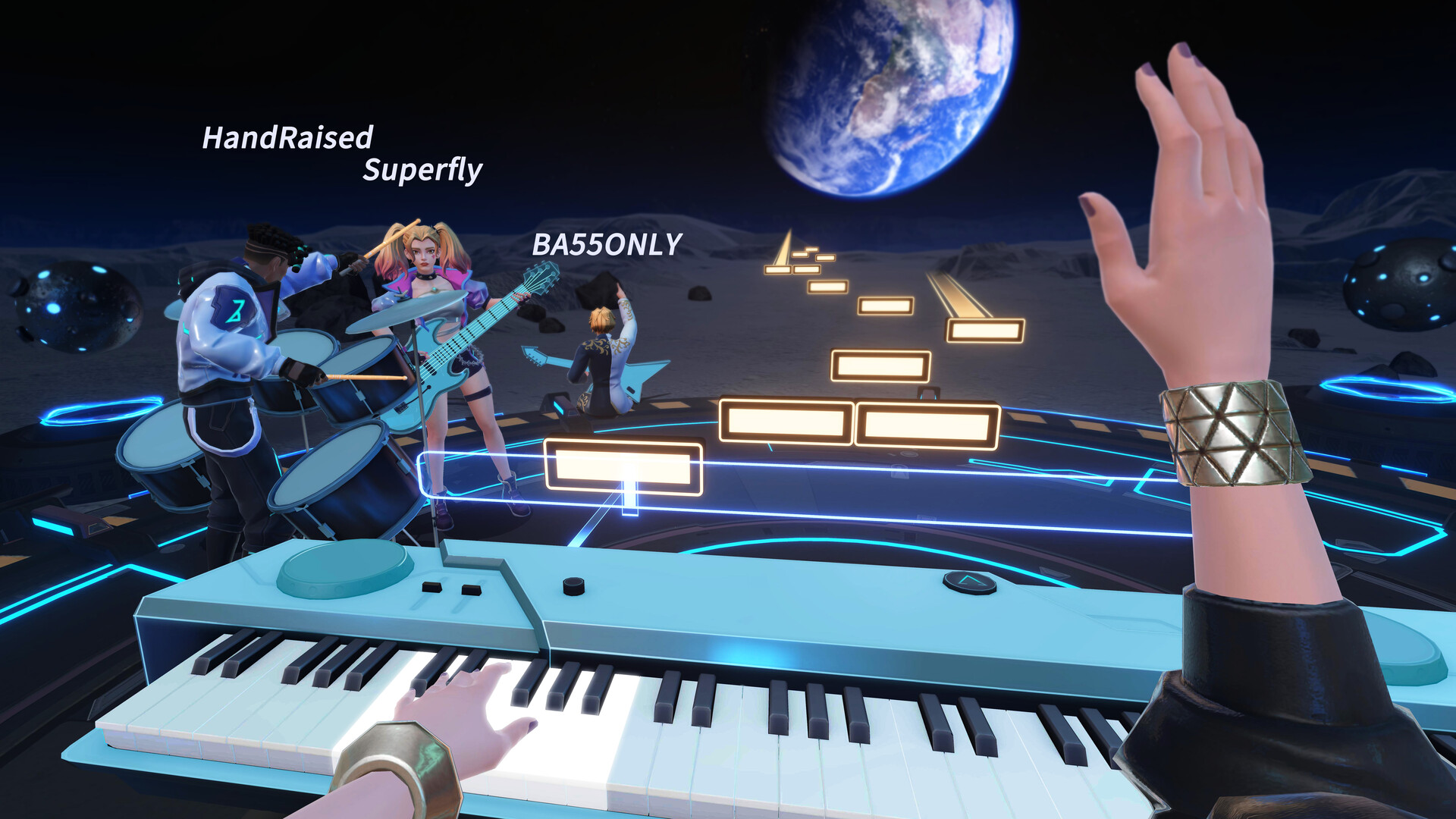
Task: Select the distant note block near the long trail
Action: click(x=986, y=330)
